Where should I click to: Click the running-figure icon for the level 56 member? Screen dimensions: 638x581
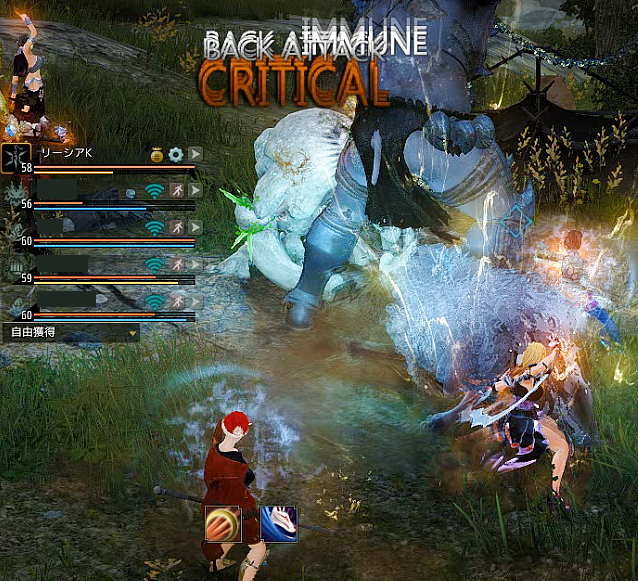pos(176,190)
